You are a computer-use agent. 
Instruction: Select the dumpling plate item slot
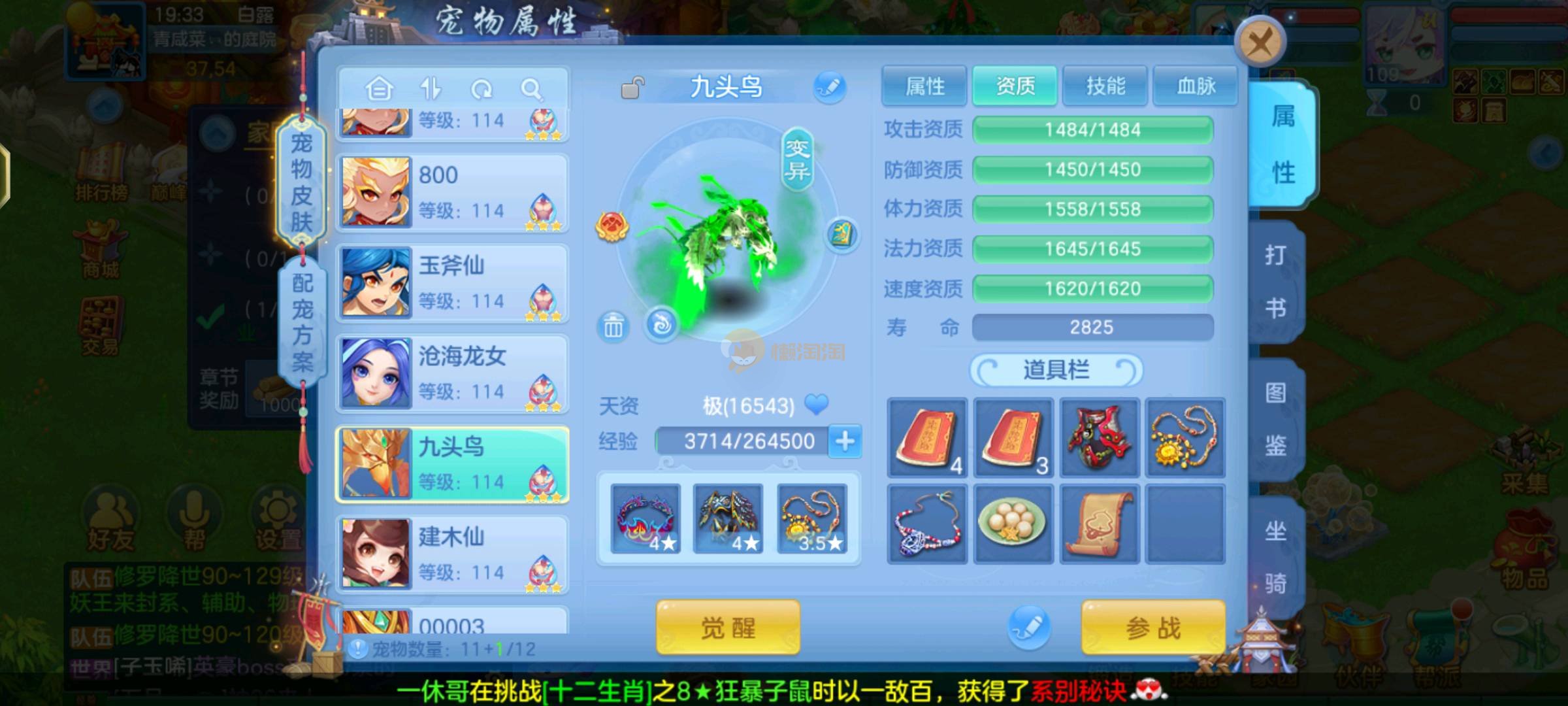point(1012,524)
